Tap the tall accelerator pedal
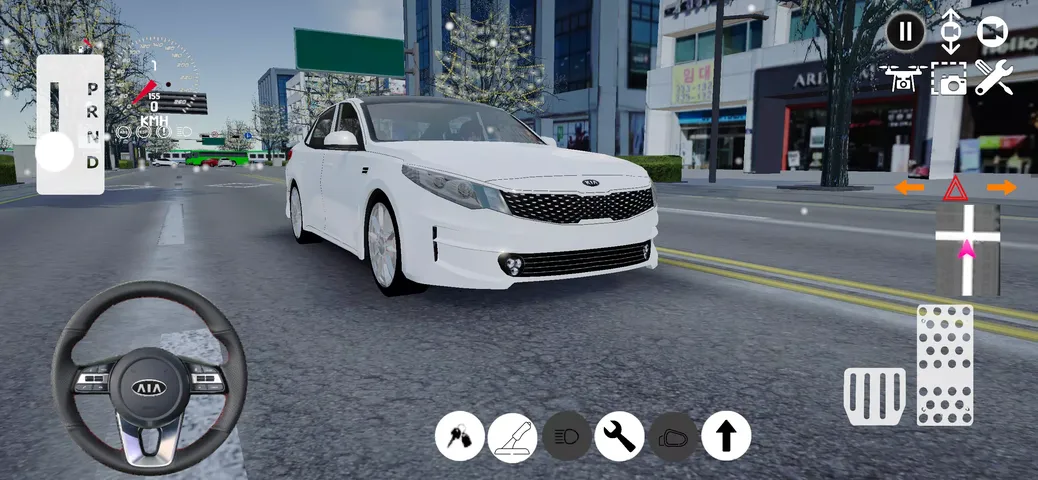 (x=945, y=365)
